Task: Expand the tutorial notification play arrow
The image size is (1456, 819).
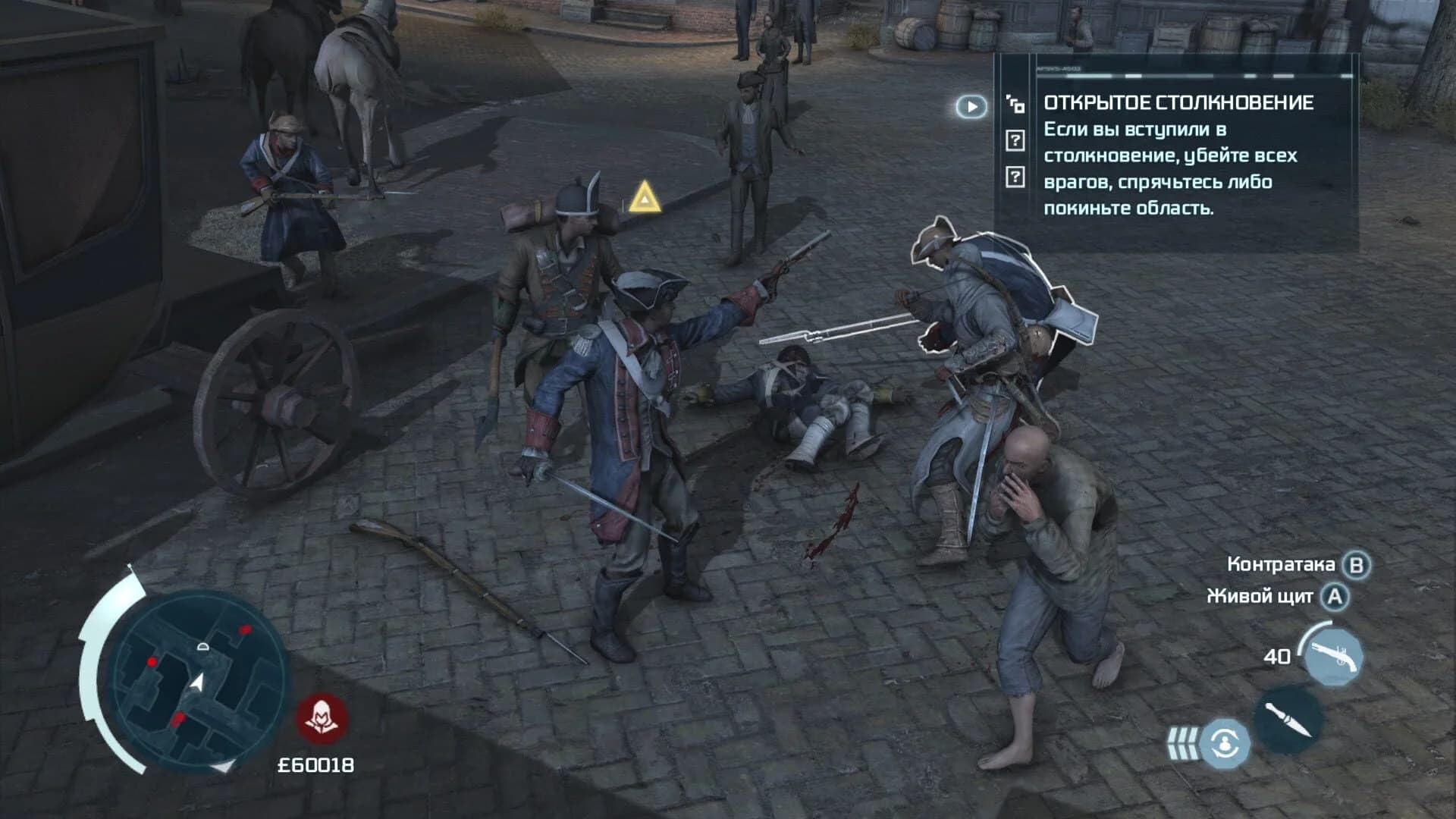Action: pyautogui.click(x=971, y=106)
